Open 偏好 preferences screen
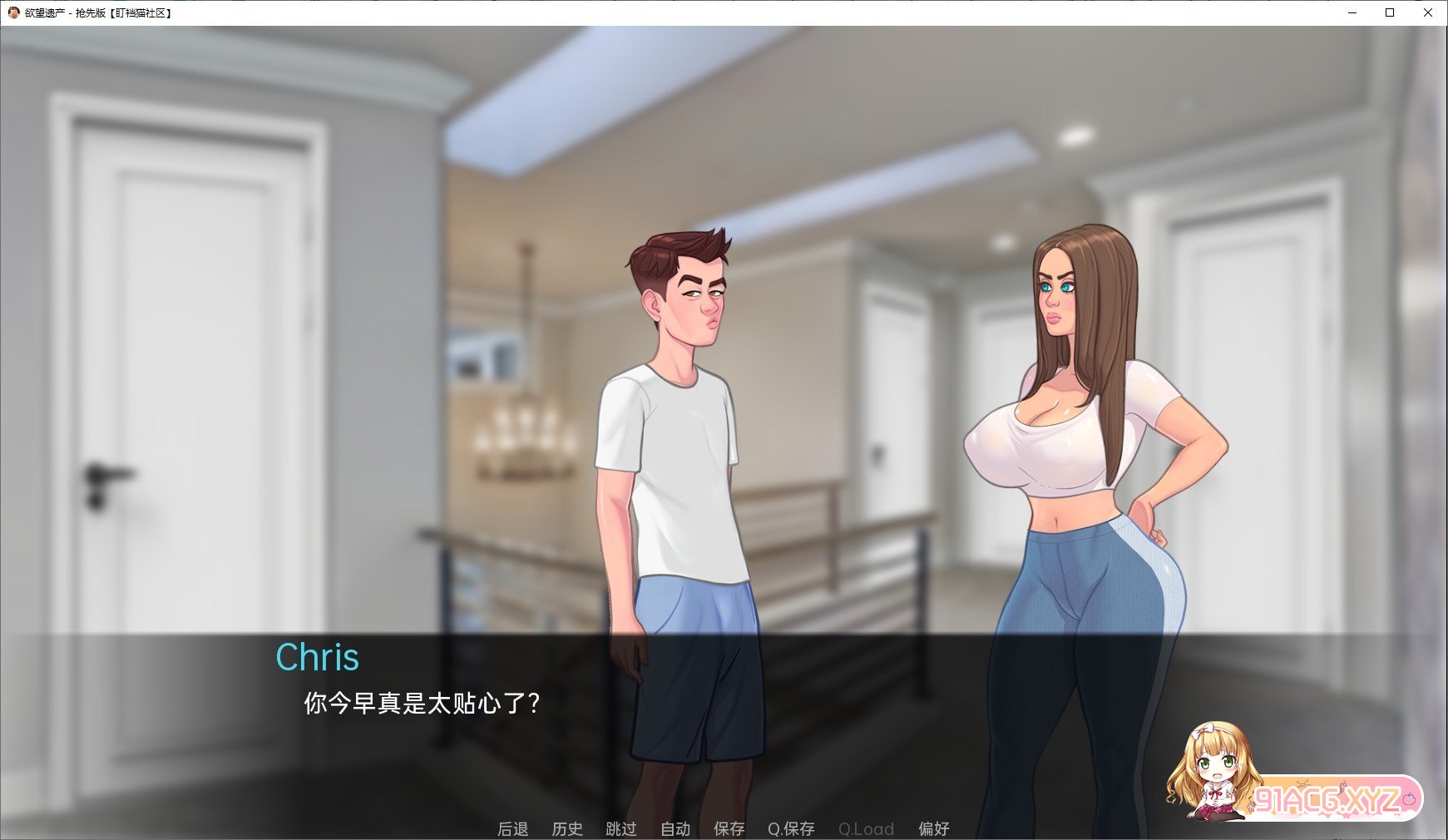The height and width of the screenshot is (840, 1448). pos(935,828)
